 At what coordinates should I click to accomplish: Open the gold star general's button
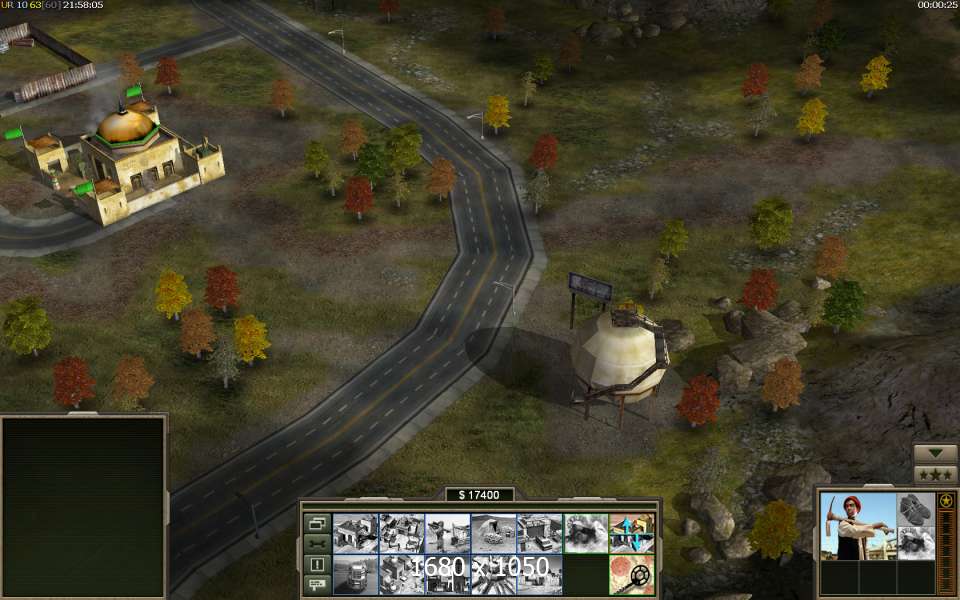click(945, 500)
